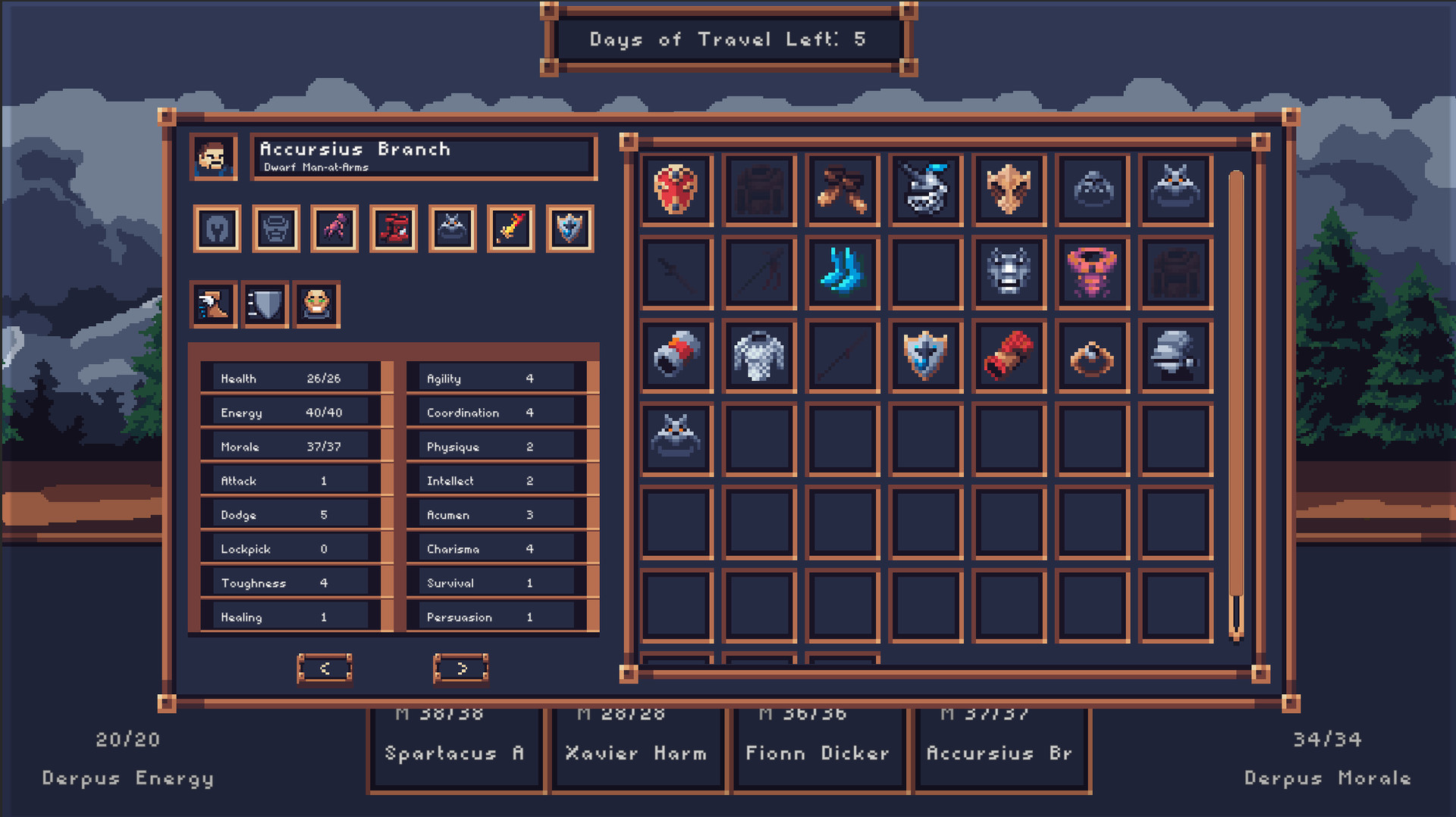Click the next character arrow
The width and height of the screenshot is (1456, 817).
click(460, 669)
